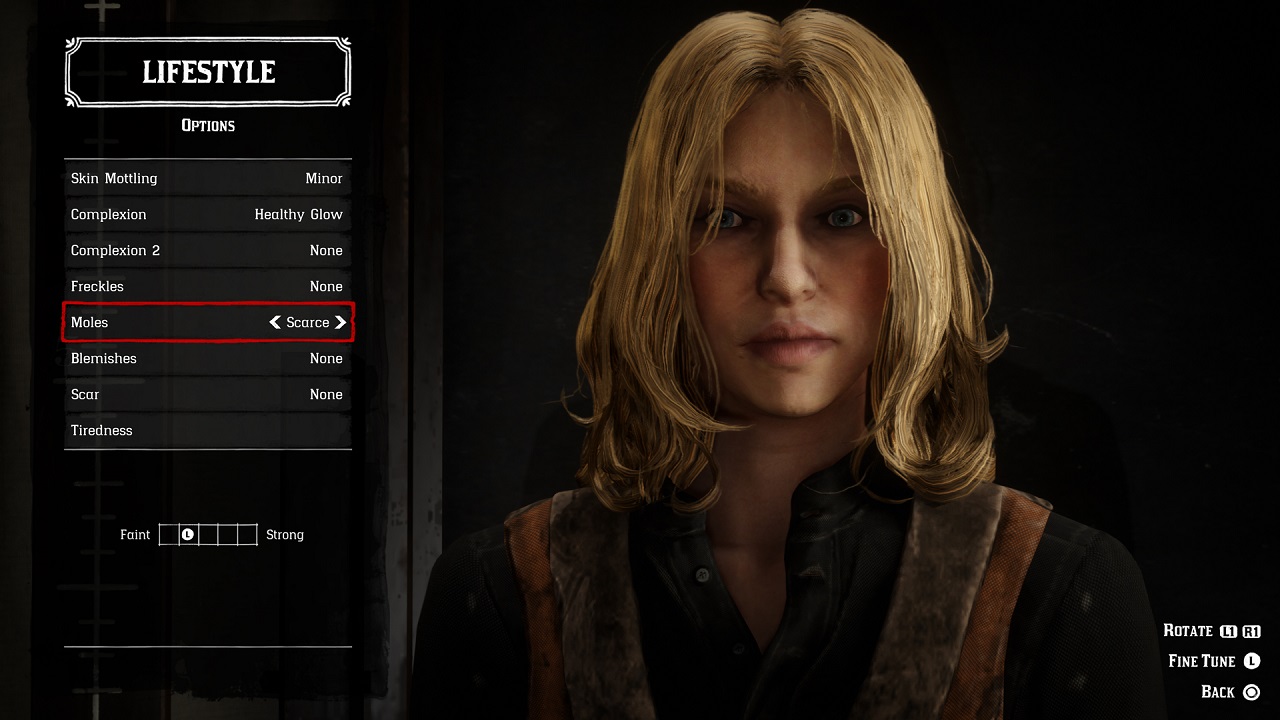Click the left arrow beside Scarce
This screenshot has height=720, width=1280.
point(275,322)
